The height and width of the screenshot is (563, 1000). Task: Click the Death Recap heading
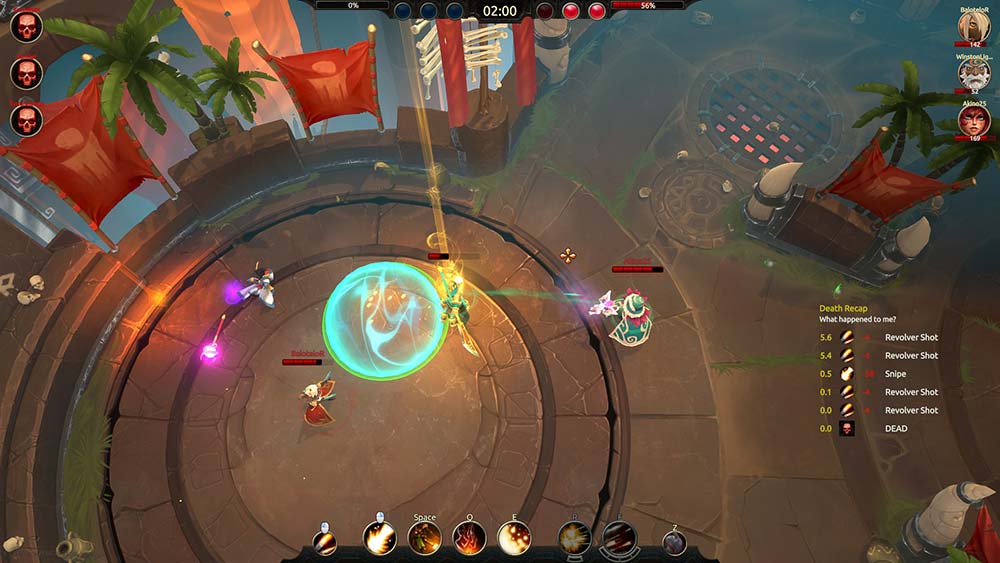845,307
